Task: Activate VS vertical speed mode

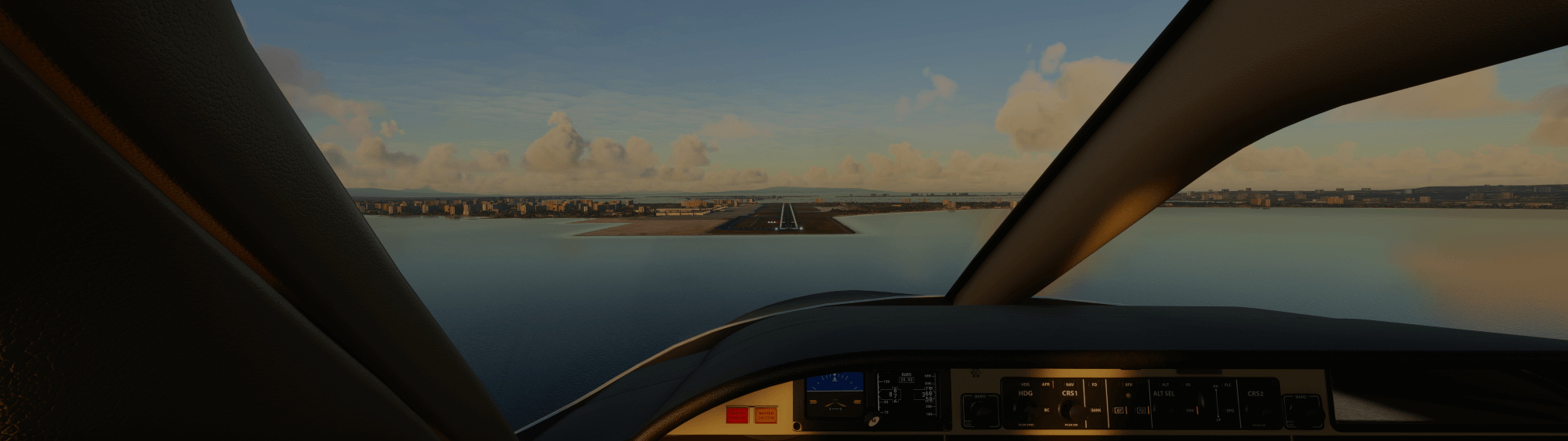Action: tap(1188, 385)
